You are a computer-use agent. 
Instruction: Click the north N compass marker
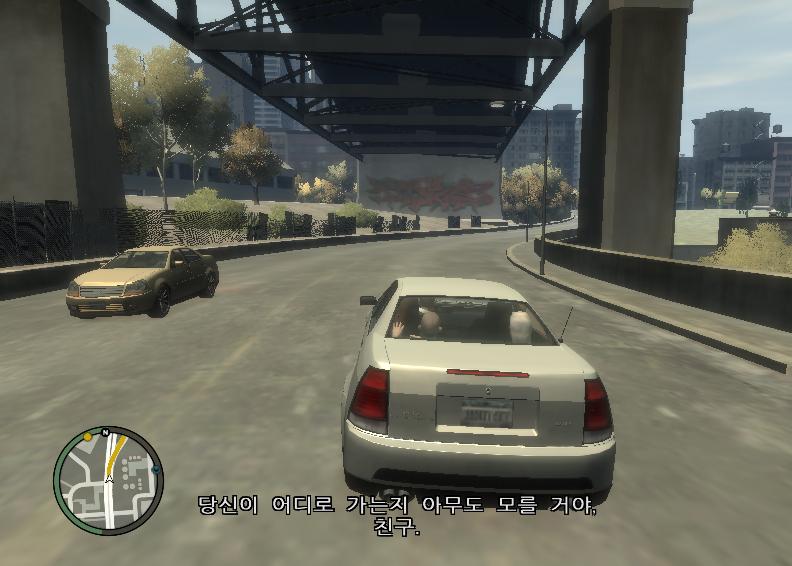[105, 432]
